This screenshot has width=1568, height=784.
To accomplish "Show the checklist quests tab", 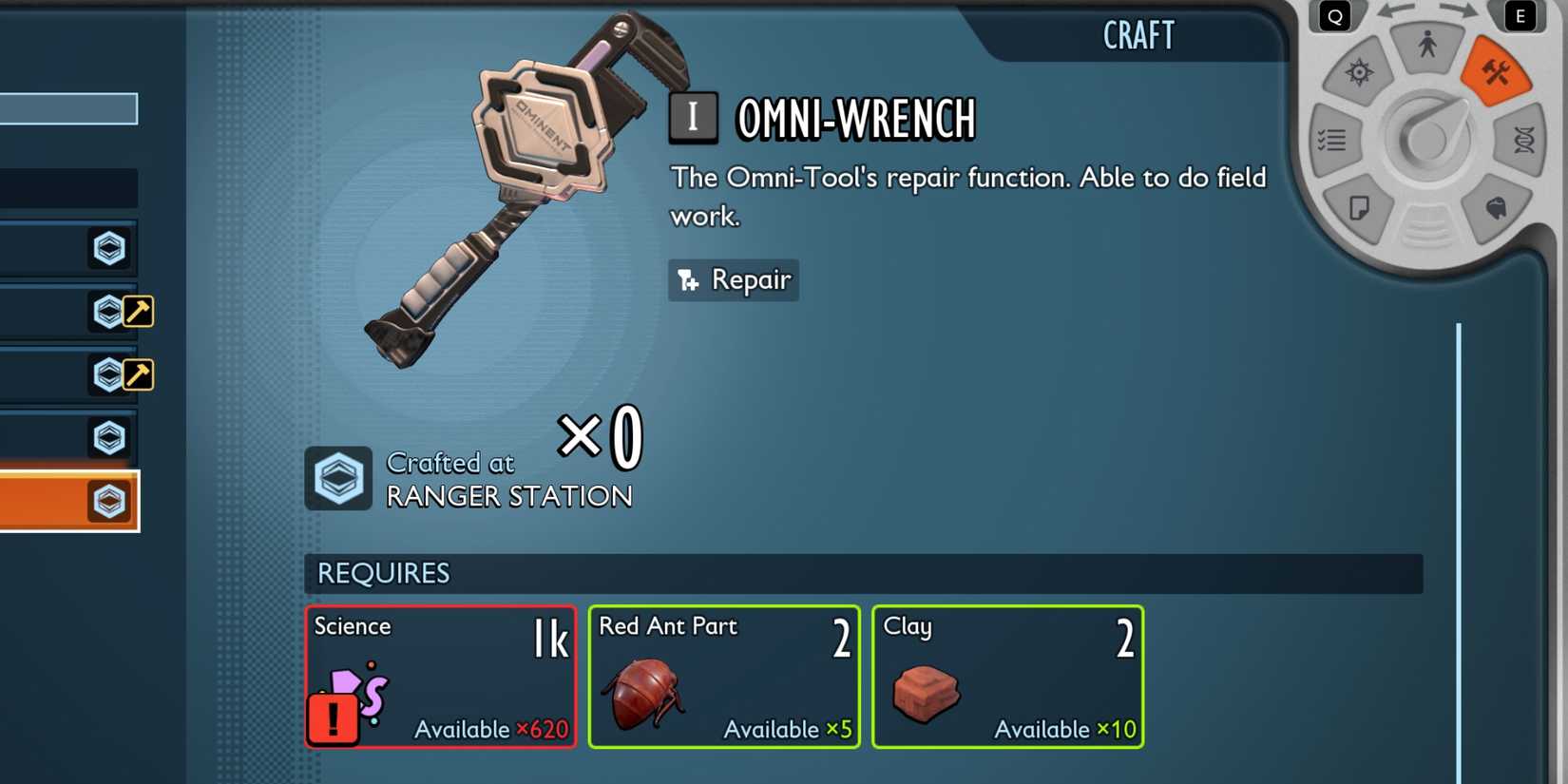I will (x=1332, y=141).
